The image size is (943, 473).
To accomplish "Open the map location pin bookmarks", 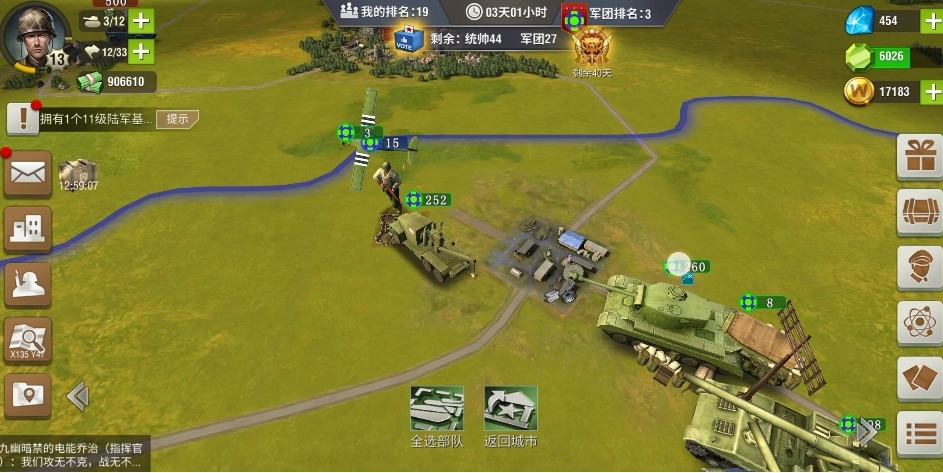I will point(28,395).
